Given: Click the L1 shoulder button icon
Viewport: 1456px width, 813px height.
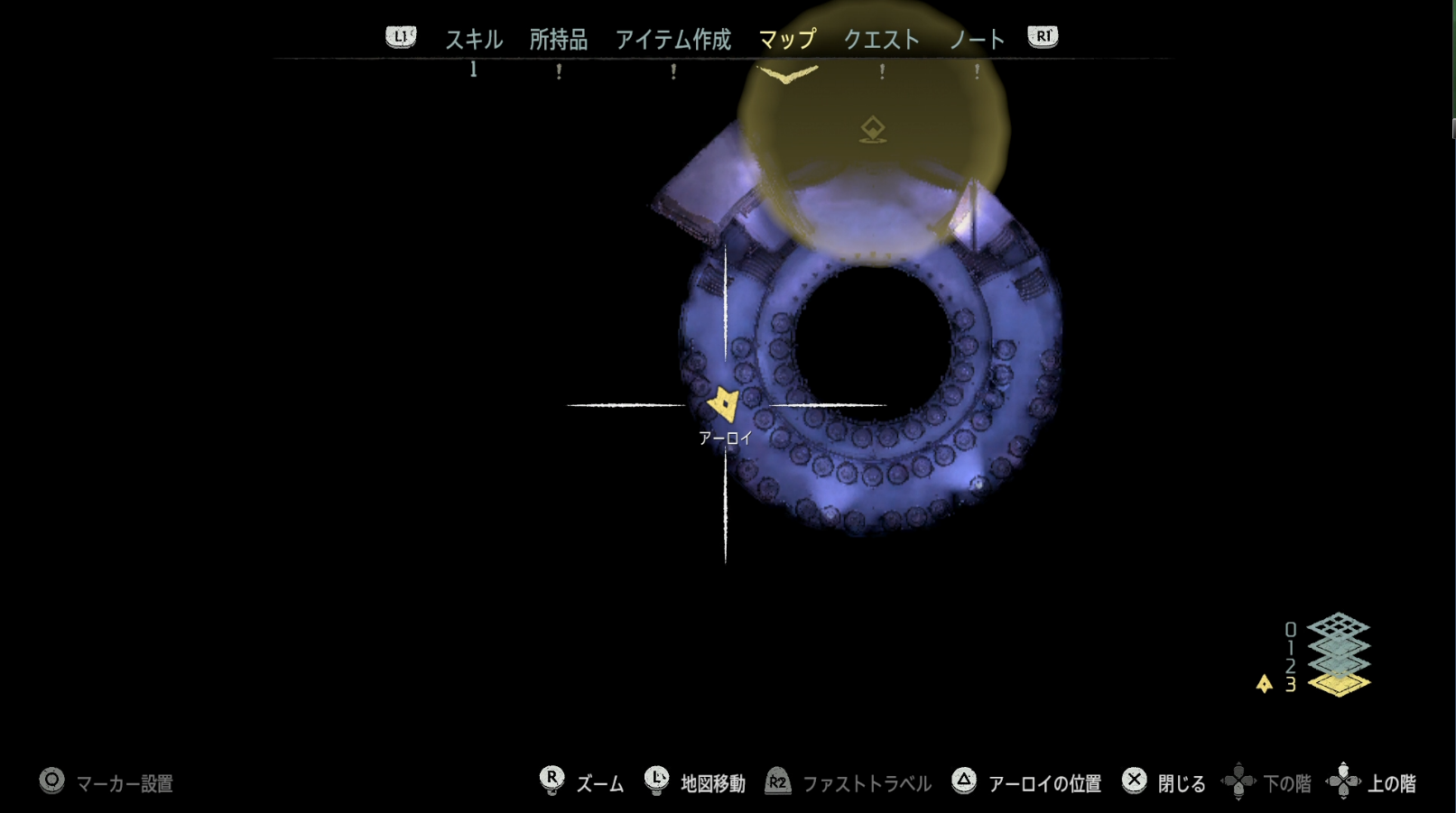Looking at the screenshot, I should pos(400,37).
